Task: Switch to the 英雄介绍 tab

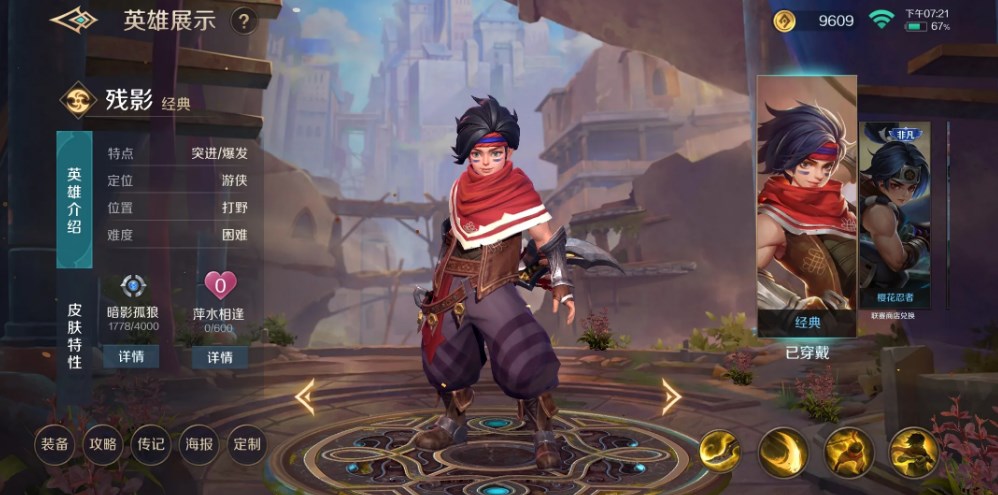Action: point(74,199)
